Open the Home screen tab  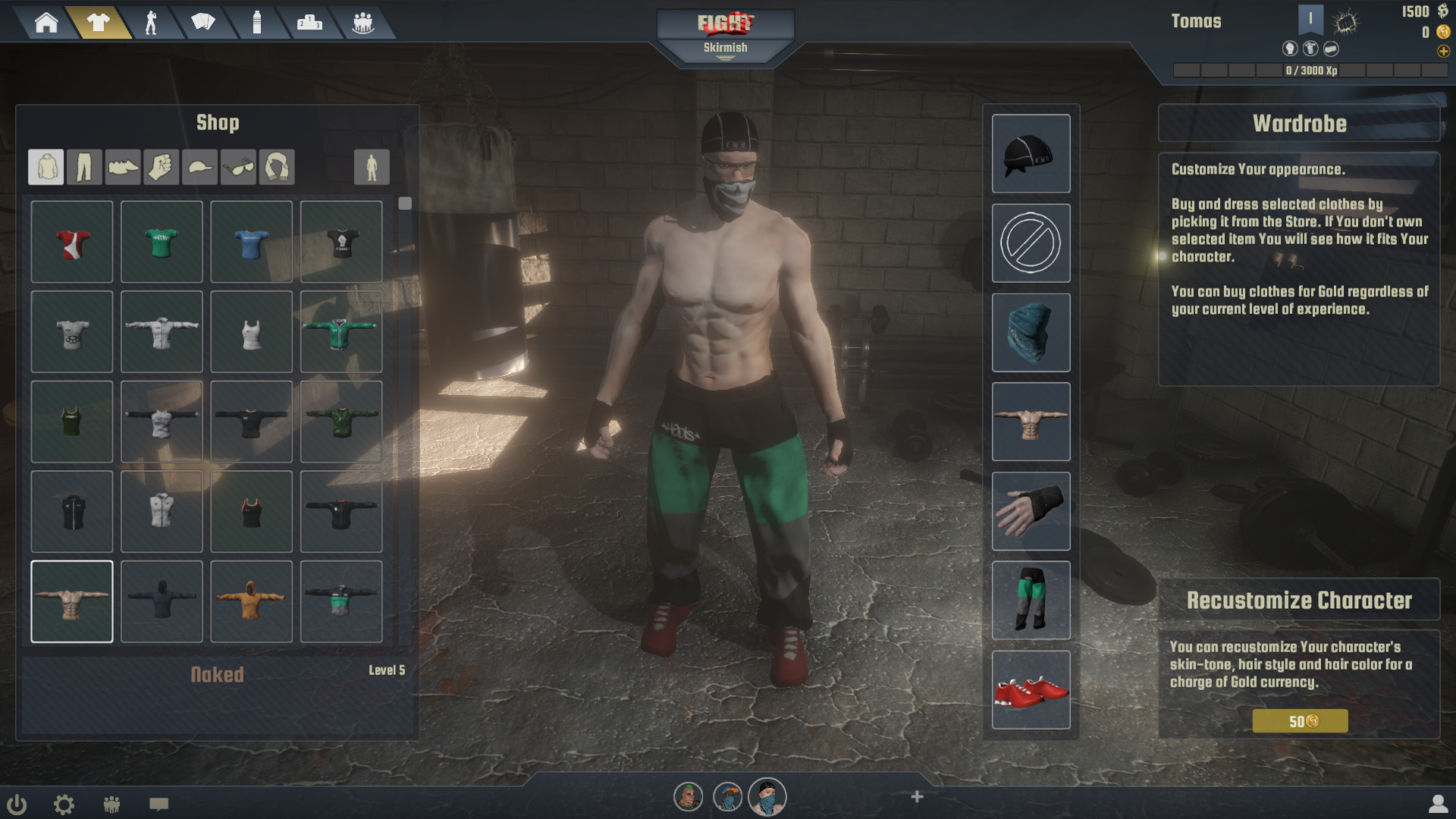tap(47, 22)
